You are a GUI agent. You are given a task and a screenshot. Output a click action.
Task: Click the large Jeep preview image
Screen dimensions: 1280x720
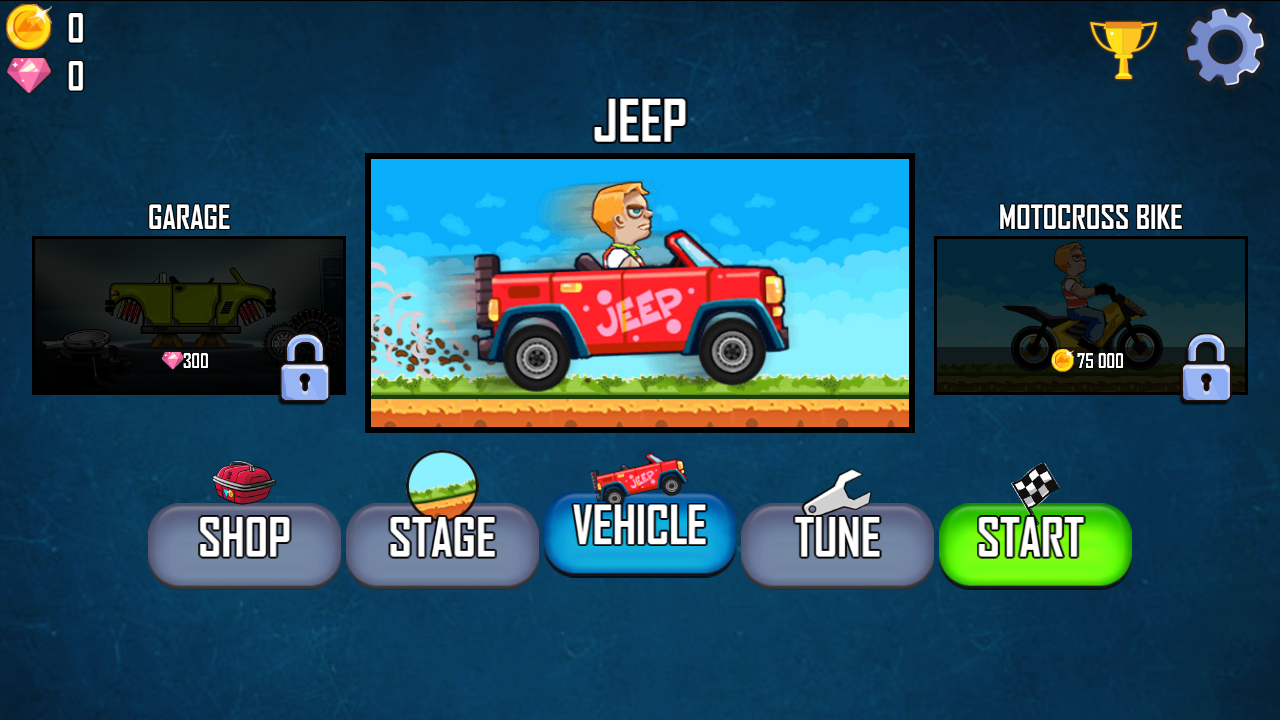[640, 292]
